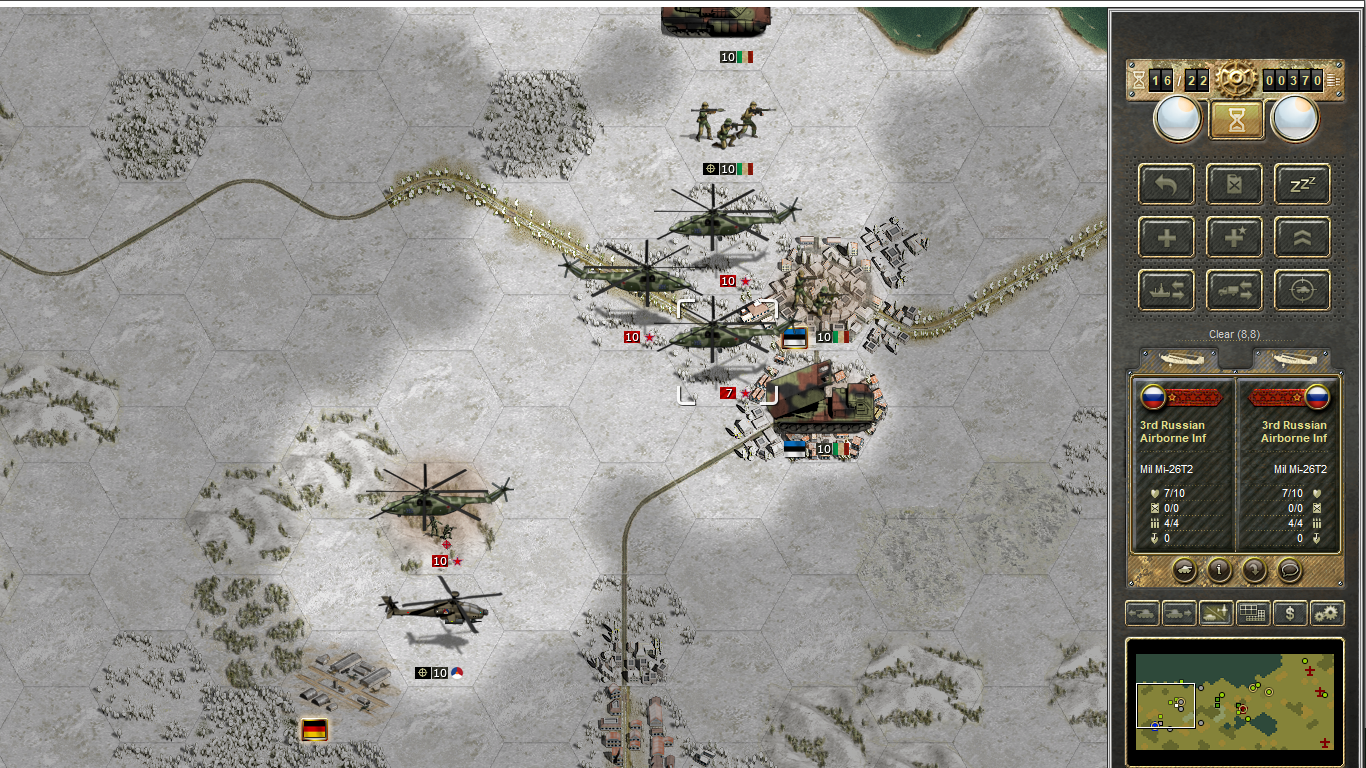The image size is (1366, 768).
Task: Upgrade the unit with the chevrons button
Action: tap(1302, 237)
